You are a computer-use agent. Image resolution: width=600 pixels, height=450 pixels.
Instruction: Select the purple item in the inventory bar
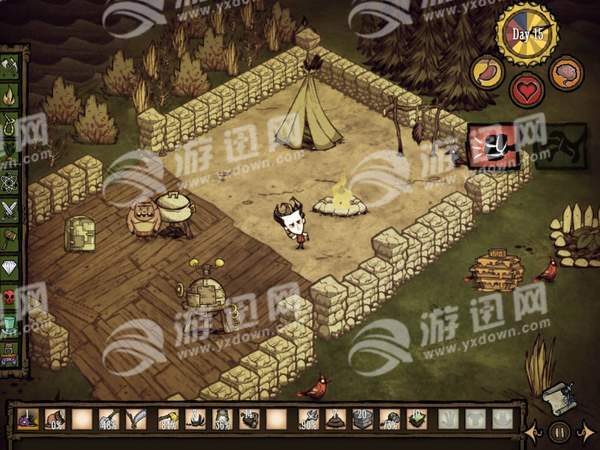click(x=27, y=419)
